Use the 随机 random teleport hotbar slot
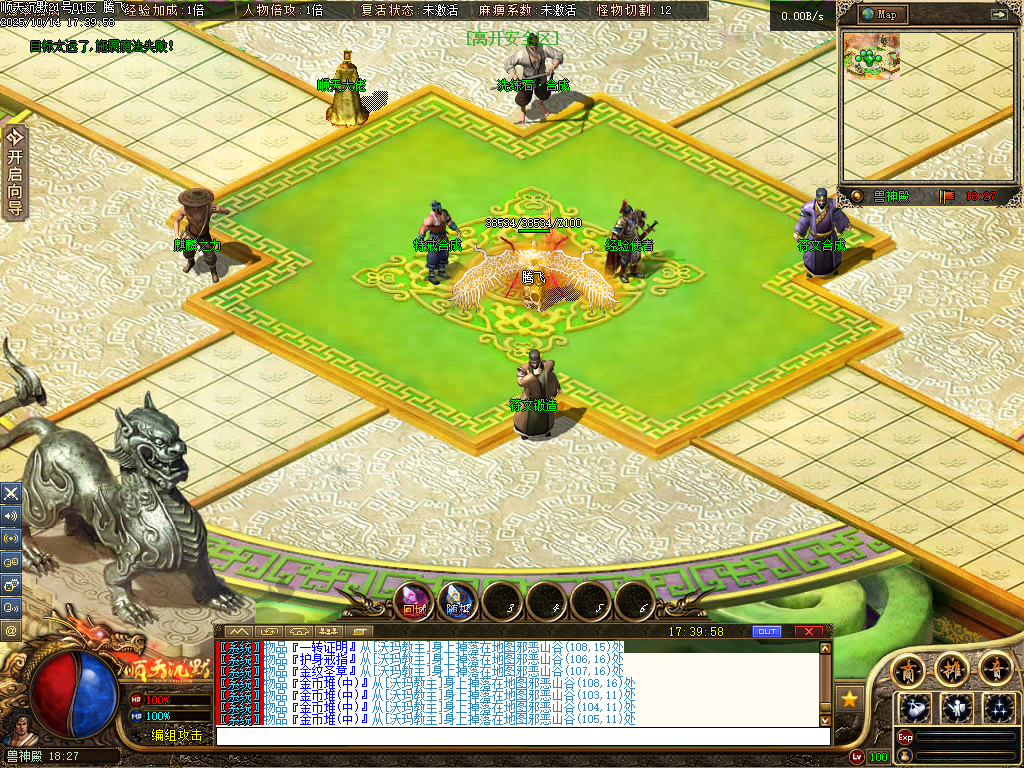This screenshot has height=768, width=1024. click(457, 601)
